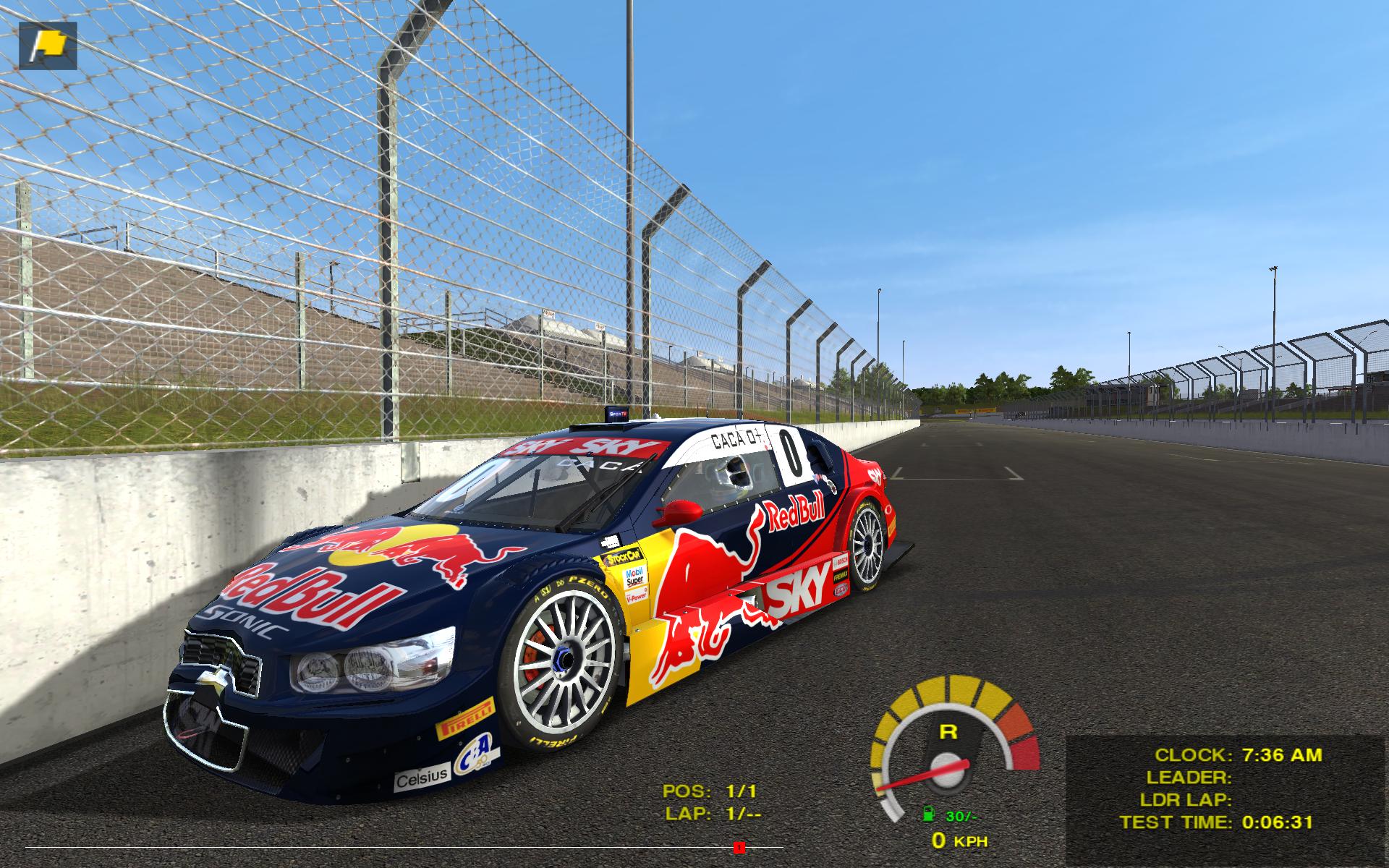Select the red marker on the track progress bar

click(739, 847)
